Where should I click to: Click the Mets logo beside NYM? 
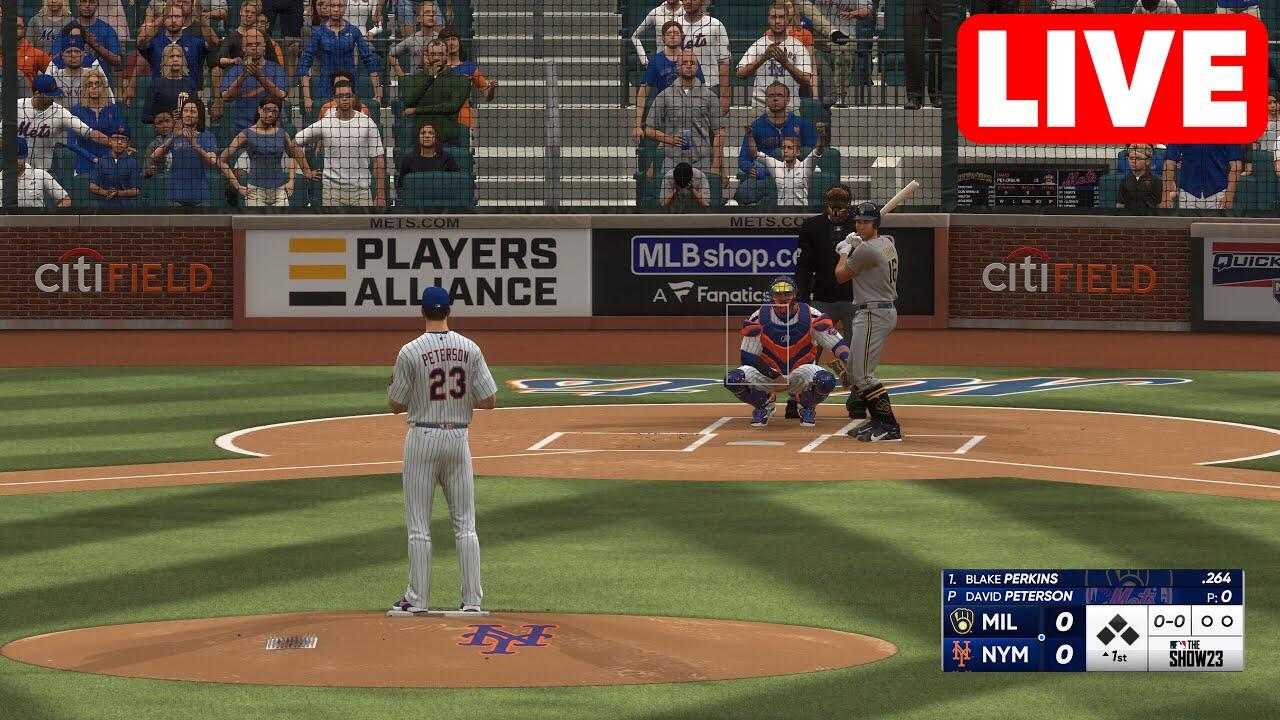961,655
